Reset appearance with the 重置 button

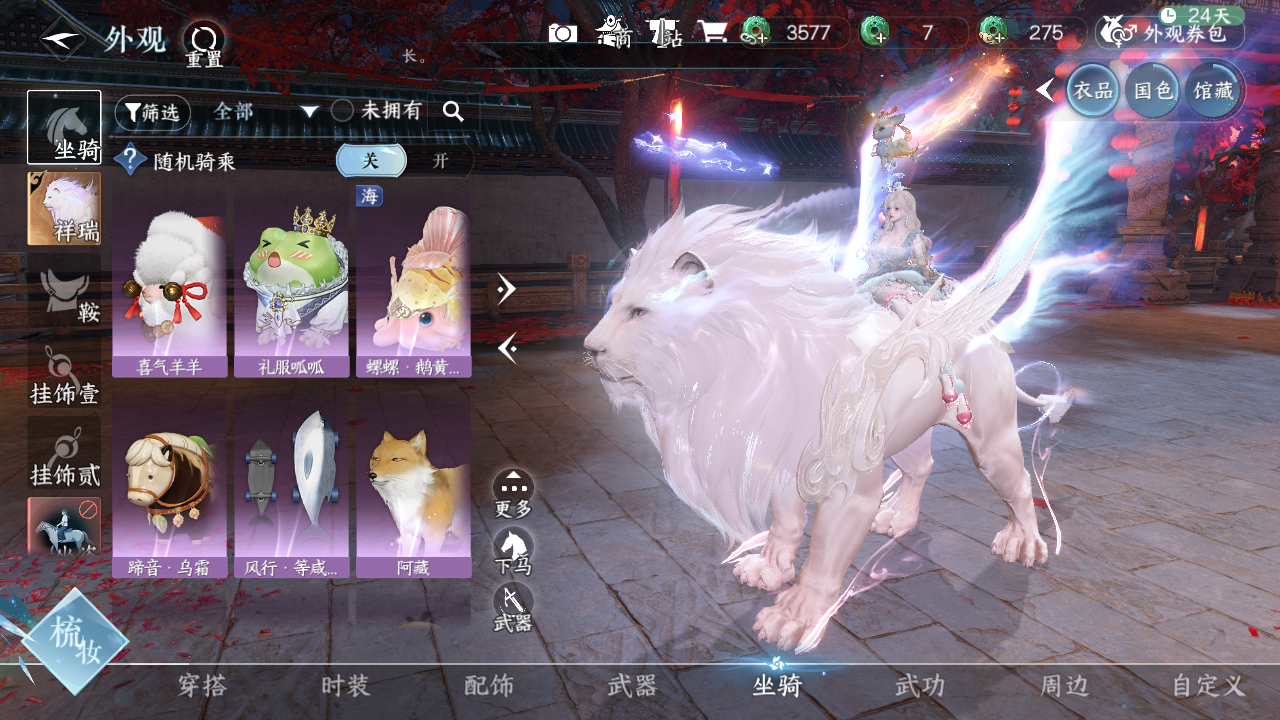(x=204, y=44)
